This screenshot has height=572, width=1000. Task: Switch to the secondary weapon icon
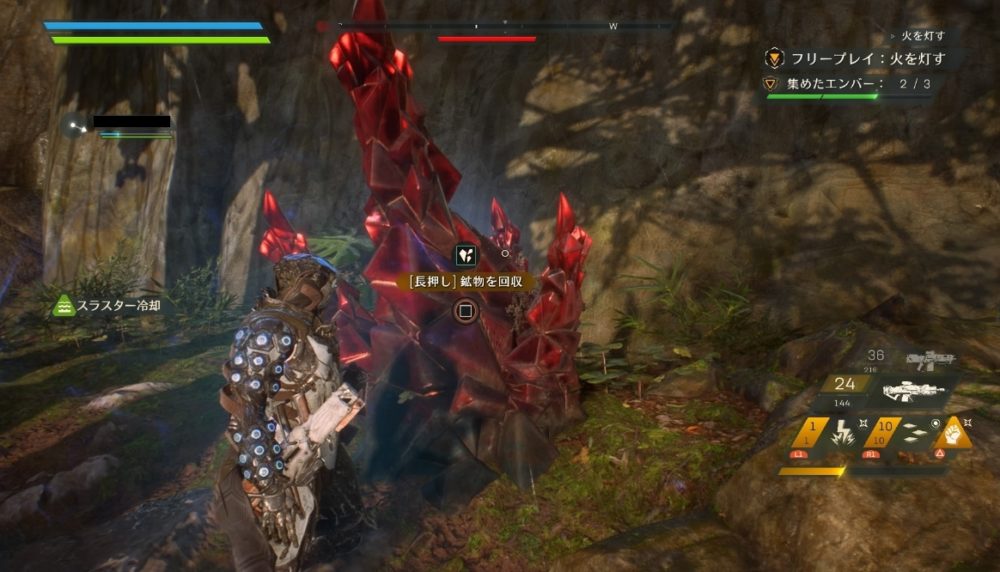[928, 358]
